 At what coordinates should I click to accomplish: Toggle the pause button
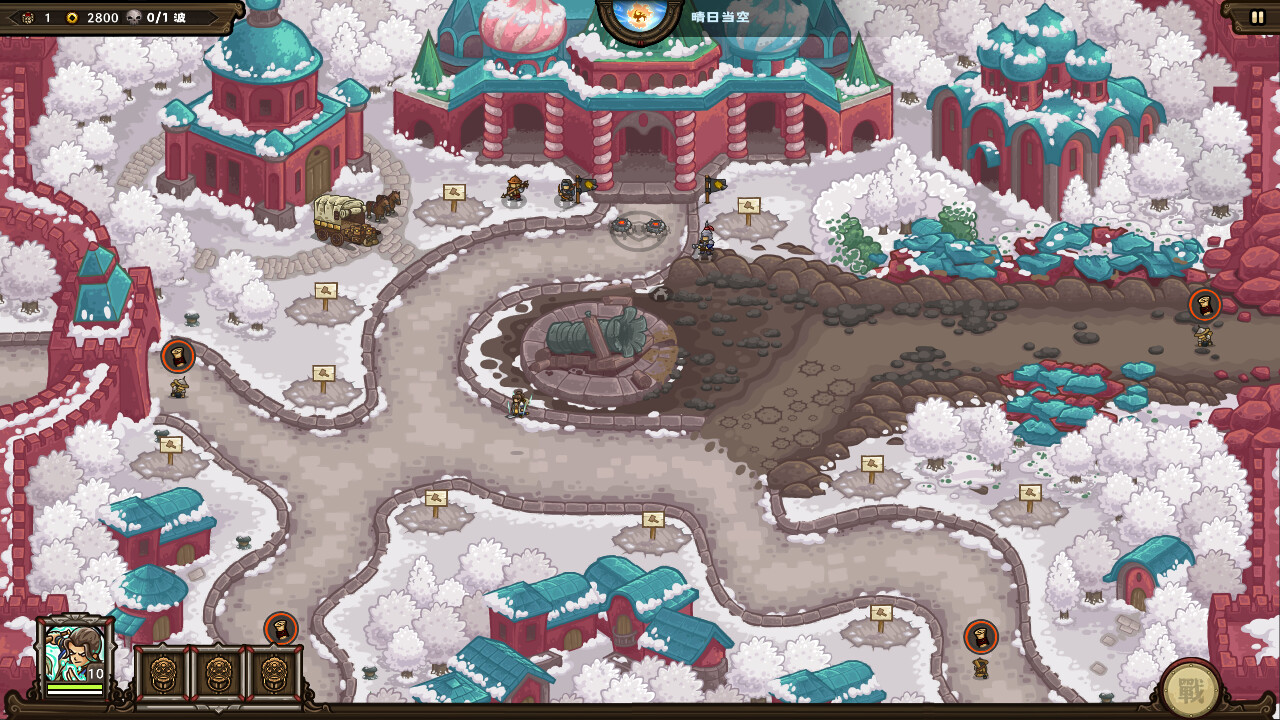1257,16
